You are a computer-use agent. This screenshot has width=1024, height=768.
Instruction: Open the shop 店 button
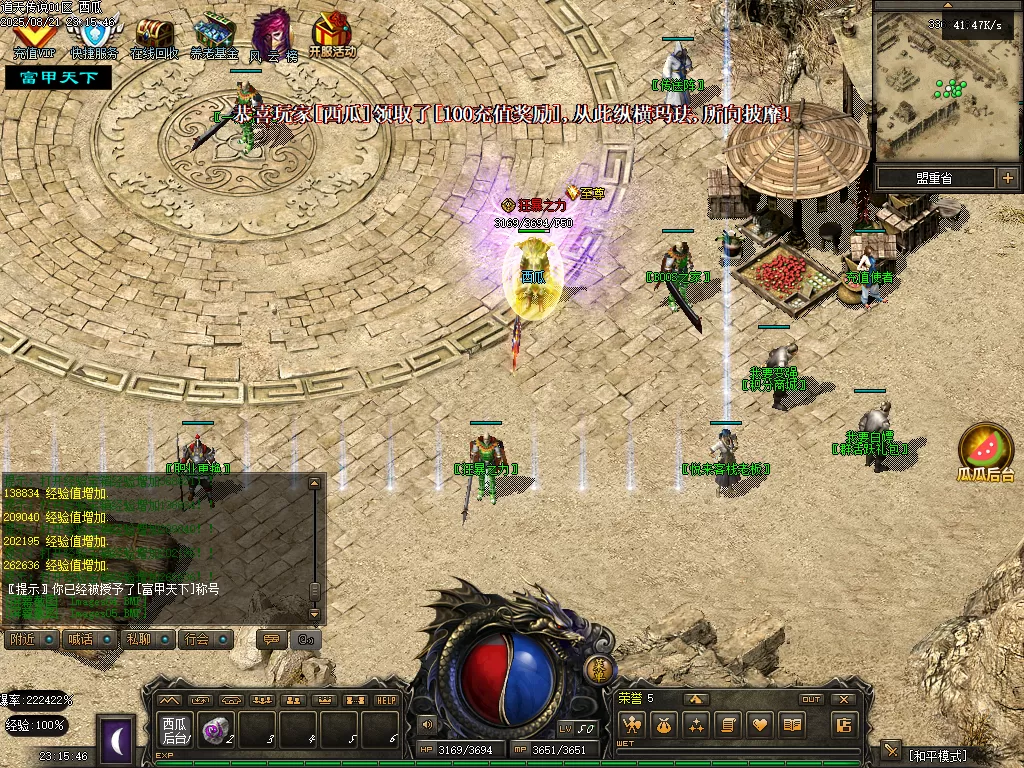(845, 725)
